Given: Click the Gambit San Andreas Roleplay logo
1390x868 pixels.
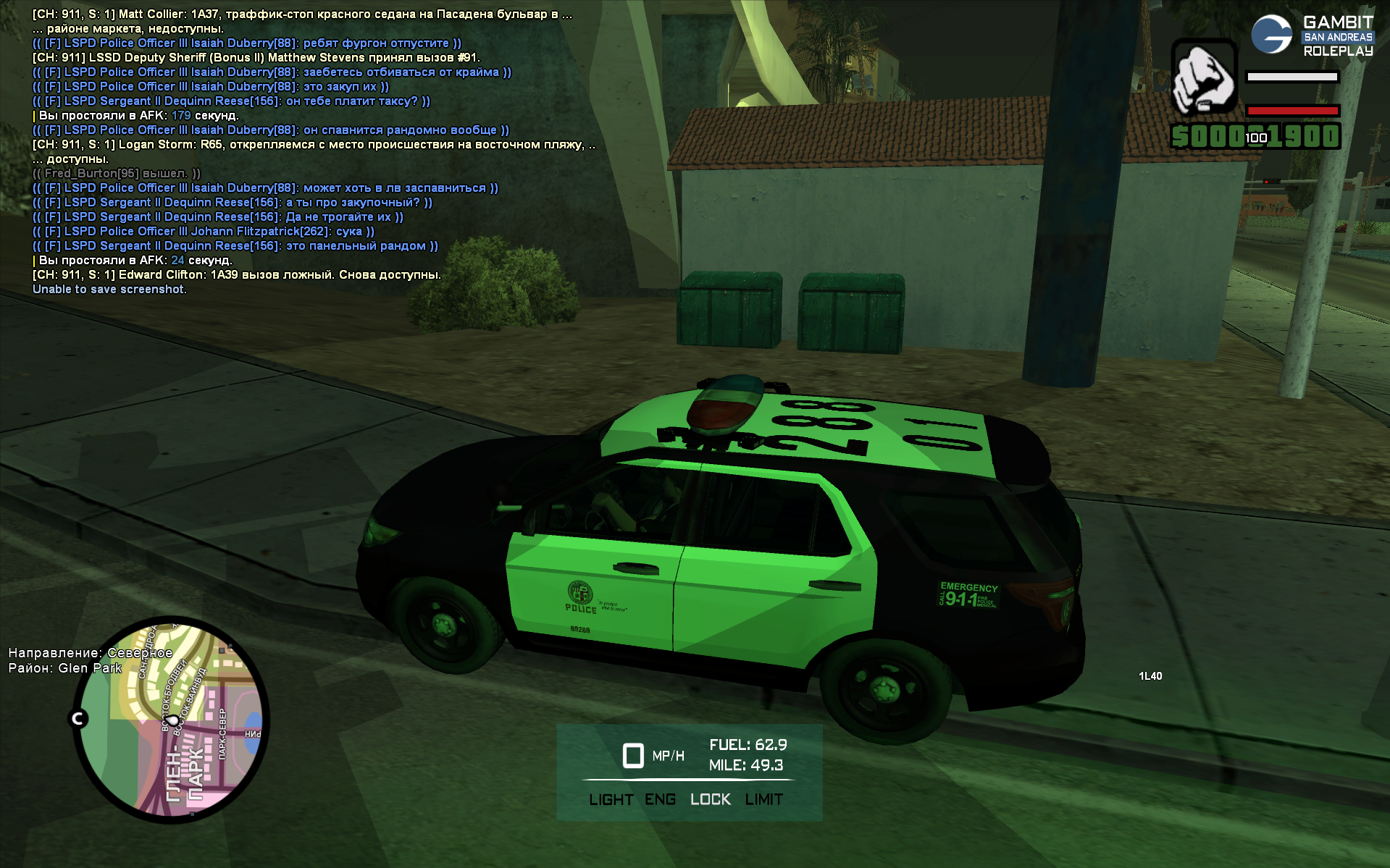Looking at the screenshot, I should (1311, 35).
